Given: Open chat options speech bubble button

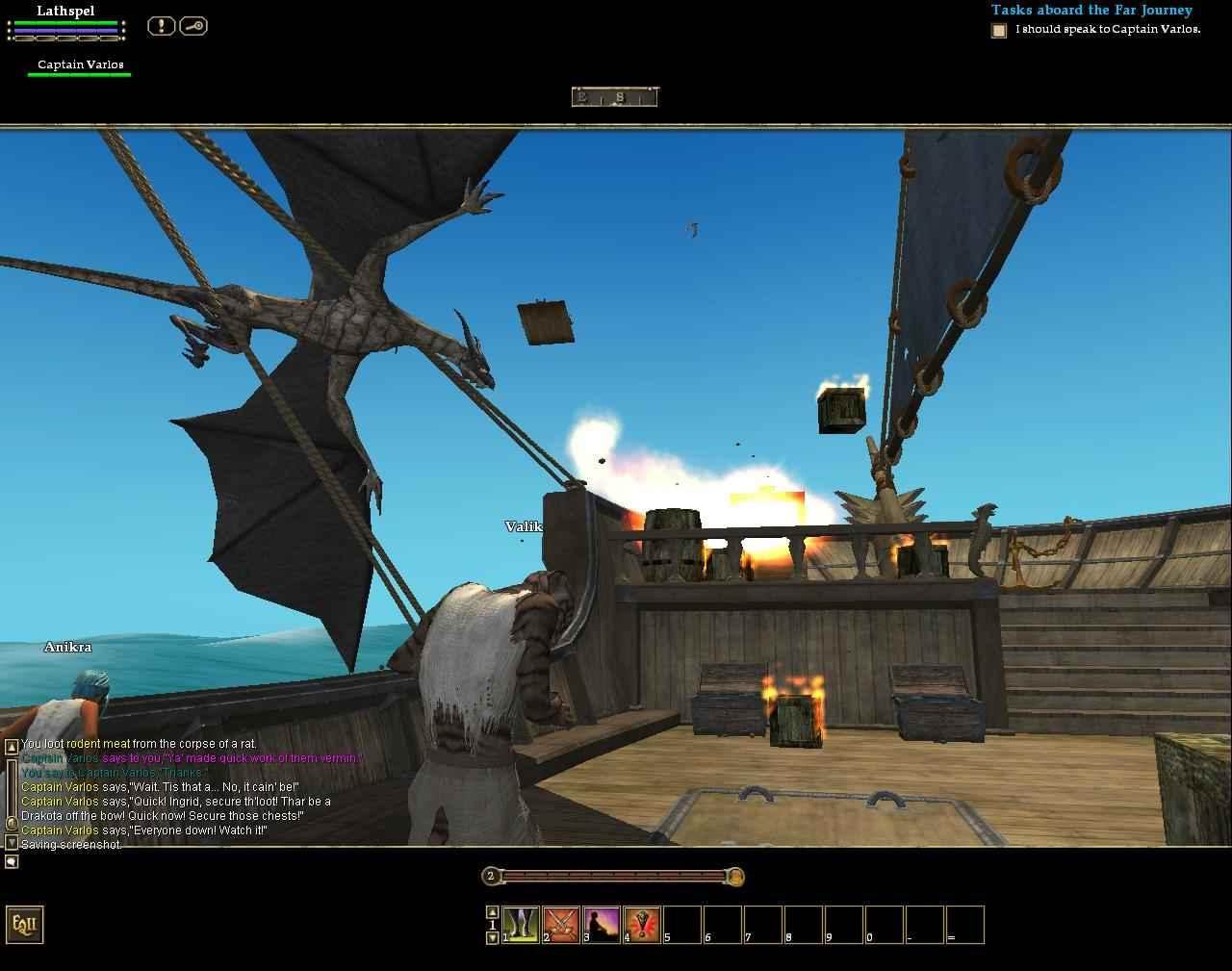Looking at the screenshot, I should point(12,861).
